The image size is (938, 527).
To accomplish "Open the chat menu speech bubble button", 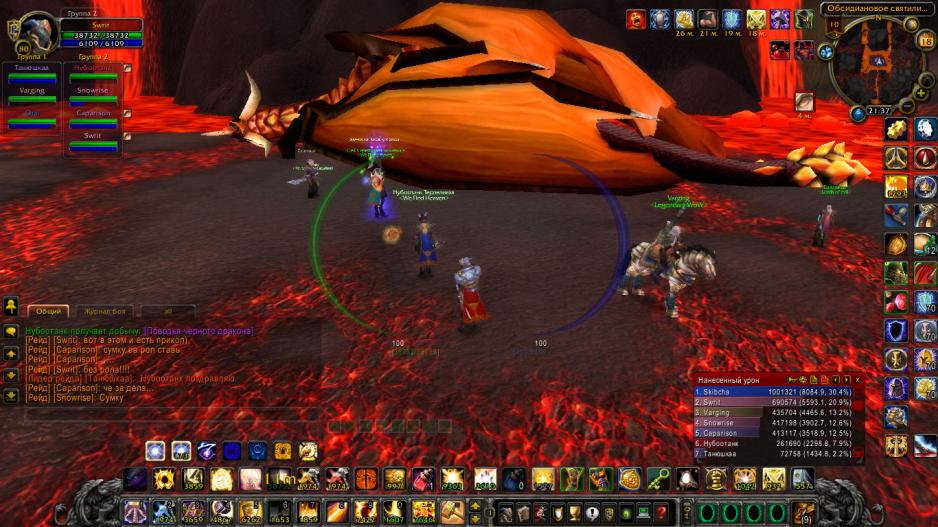I will [x=11, y=331].
